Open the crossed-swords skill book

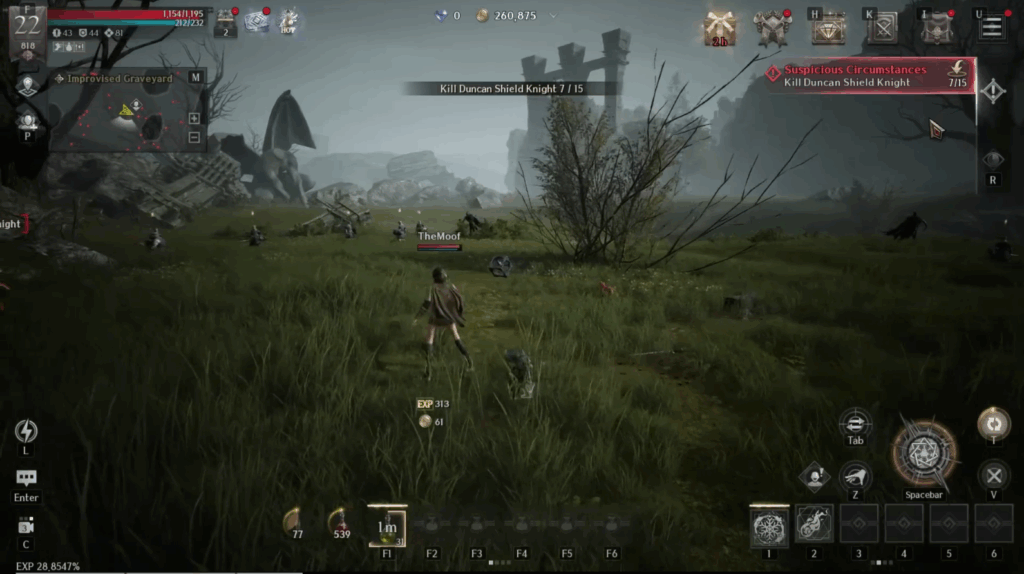coord(882,28)
